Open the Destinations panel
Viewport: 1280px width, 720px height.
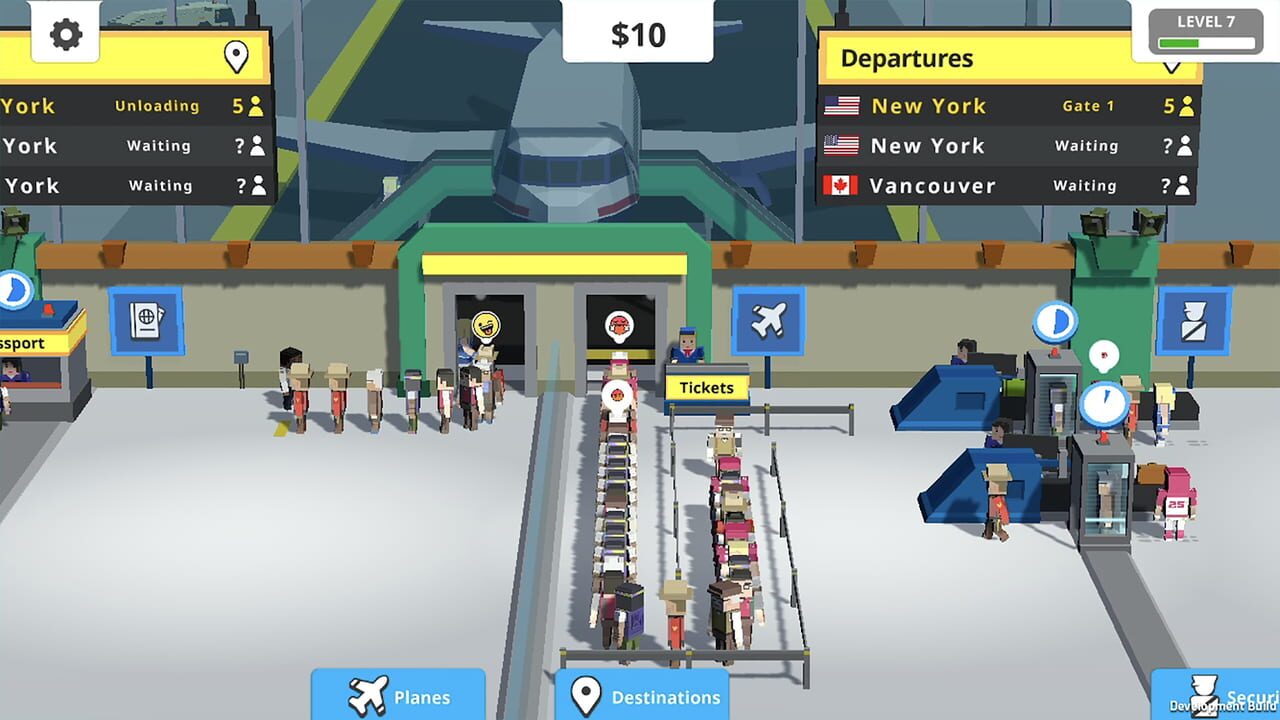pyautogui.click(x=643, y=697)
